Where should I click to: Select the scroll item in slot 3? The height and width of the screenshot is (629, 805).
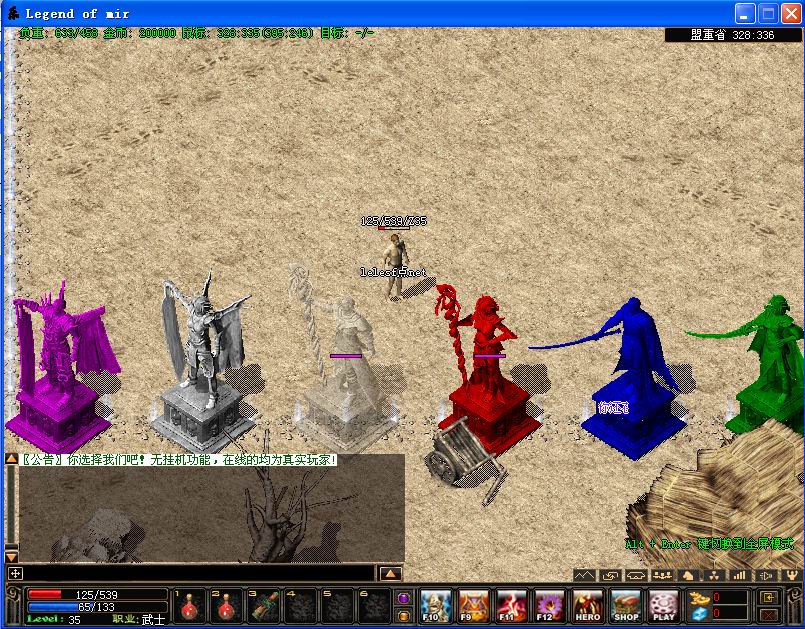point(264,606)
